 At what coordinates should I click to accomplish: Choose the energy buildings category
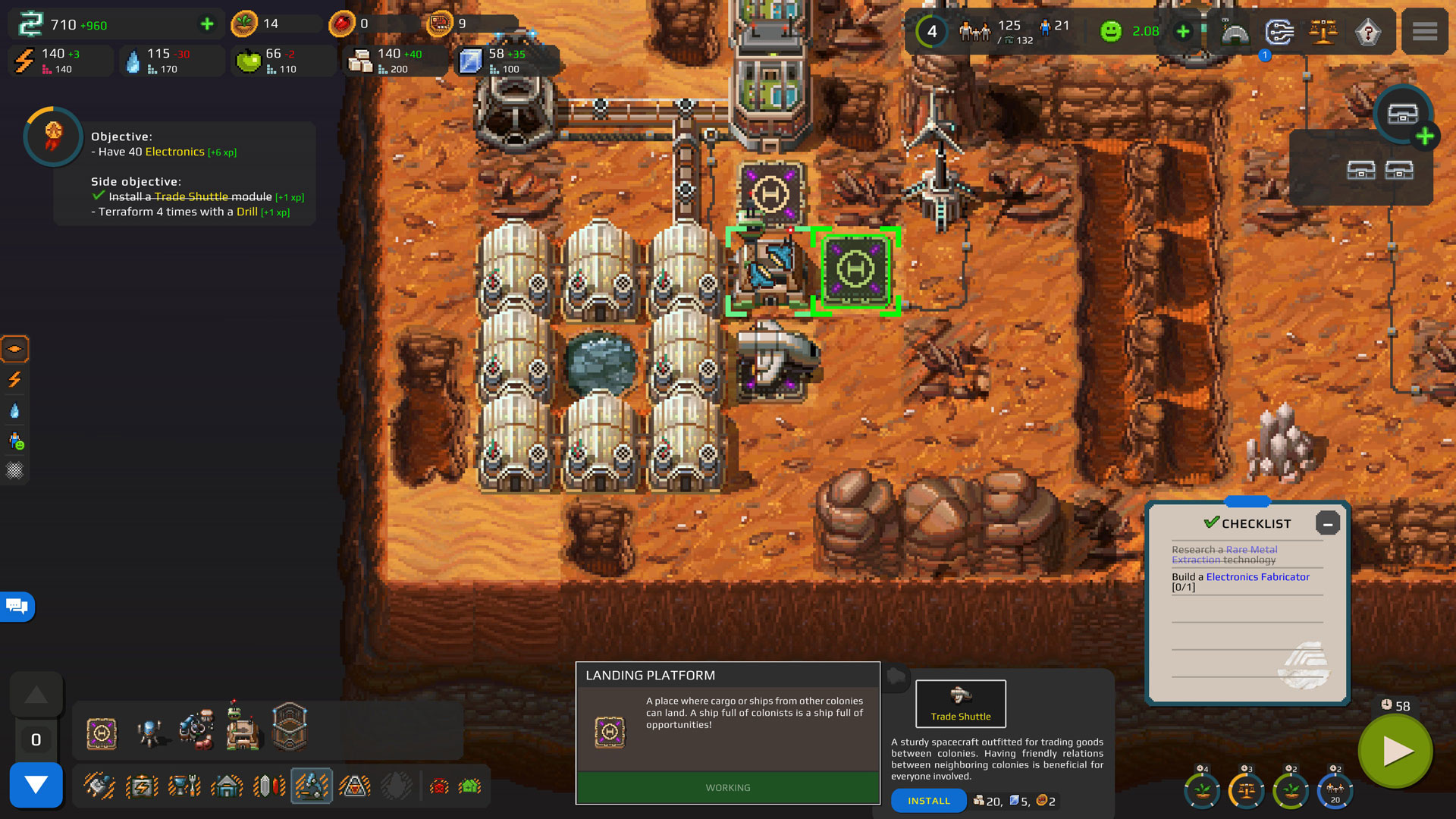(x=142, y=786)
